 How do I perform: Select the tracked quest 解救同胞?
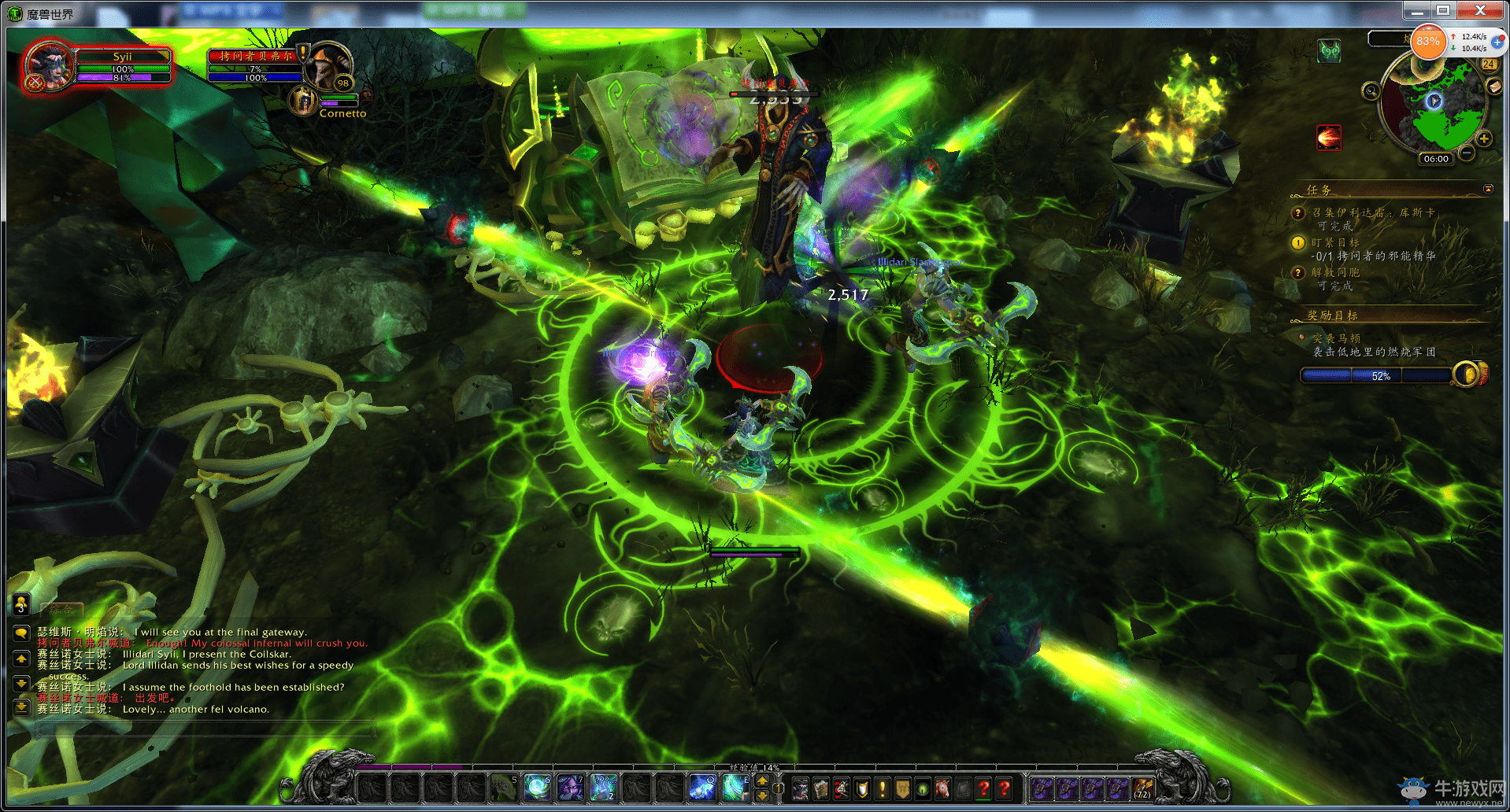1335,272
